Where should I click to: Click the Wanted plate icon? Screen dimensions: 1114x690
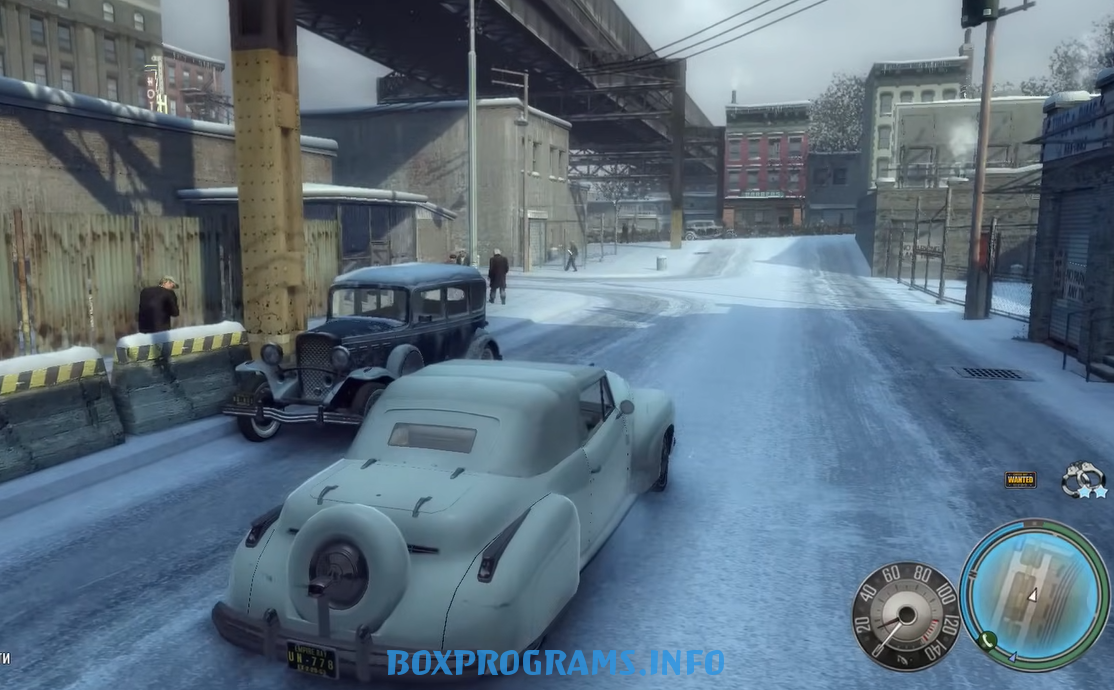click(x=1020, y=480)
